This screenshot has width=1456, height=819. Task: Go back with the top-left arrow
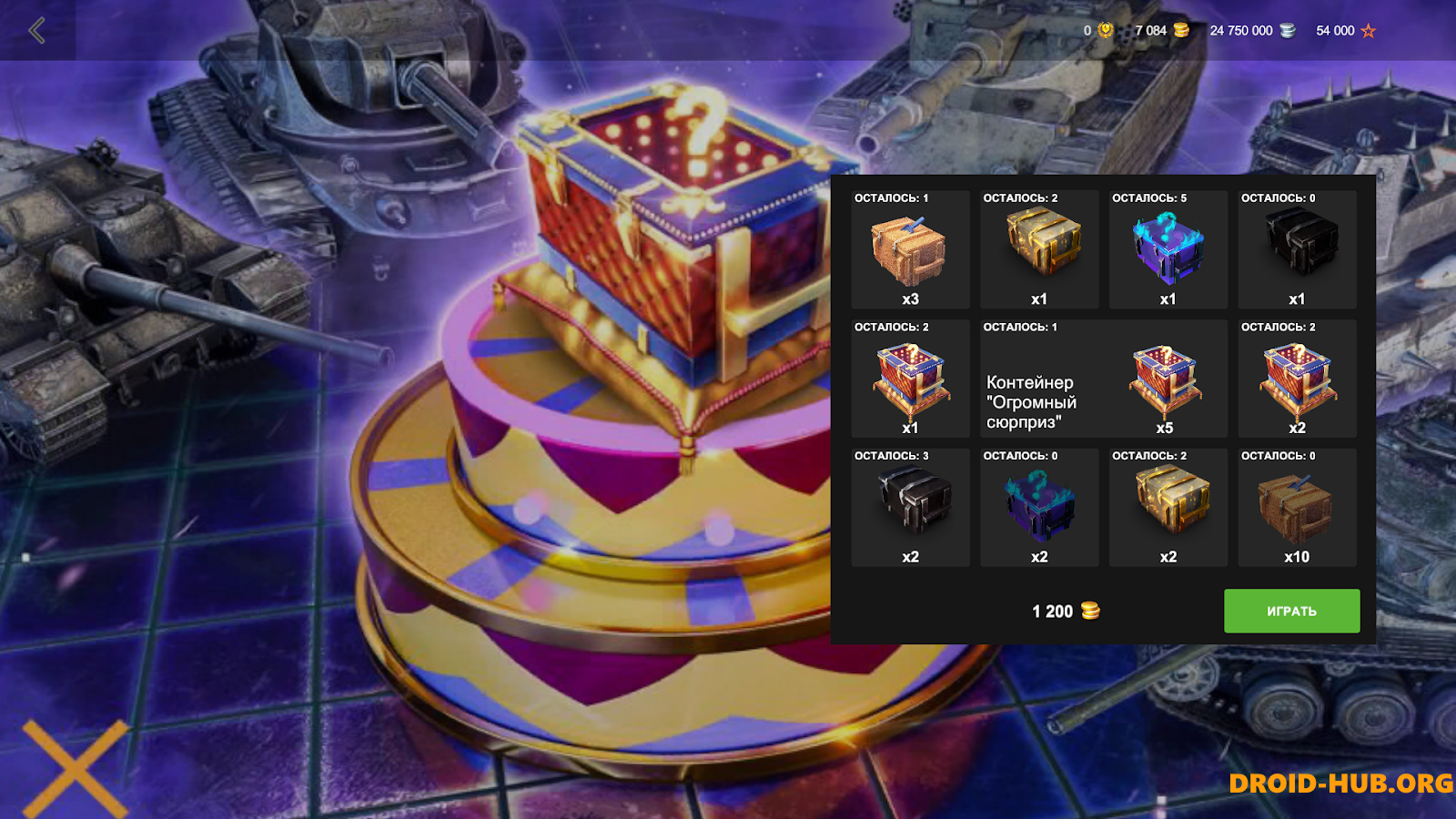[37, 31]
